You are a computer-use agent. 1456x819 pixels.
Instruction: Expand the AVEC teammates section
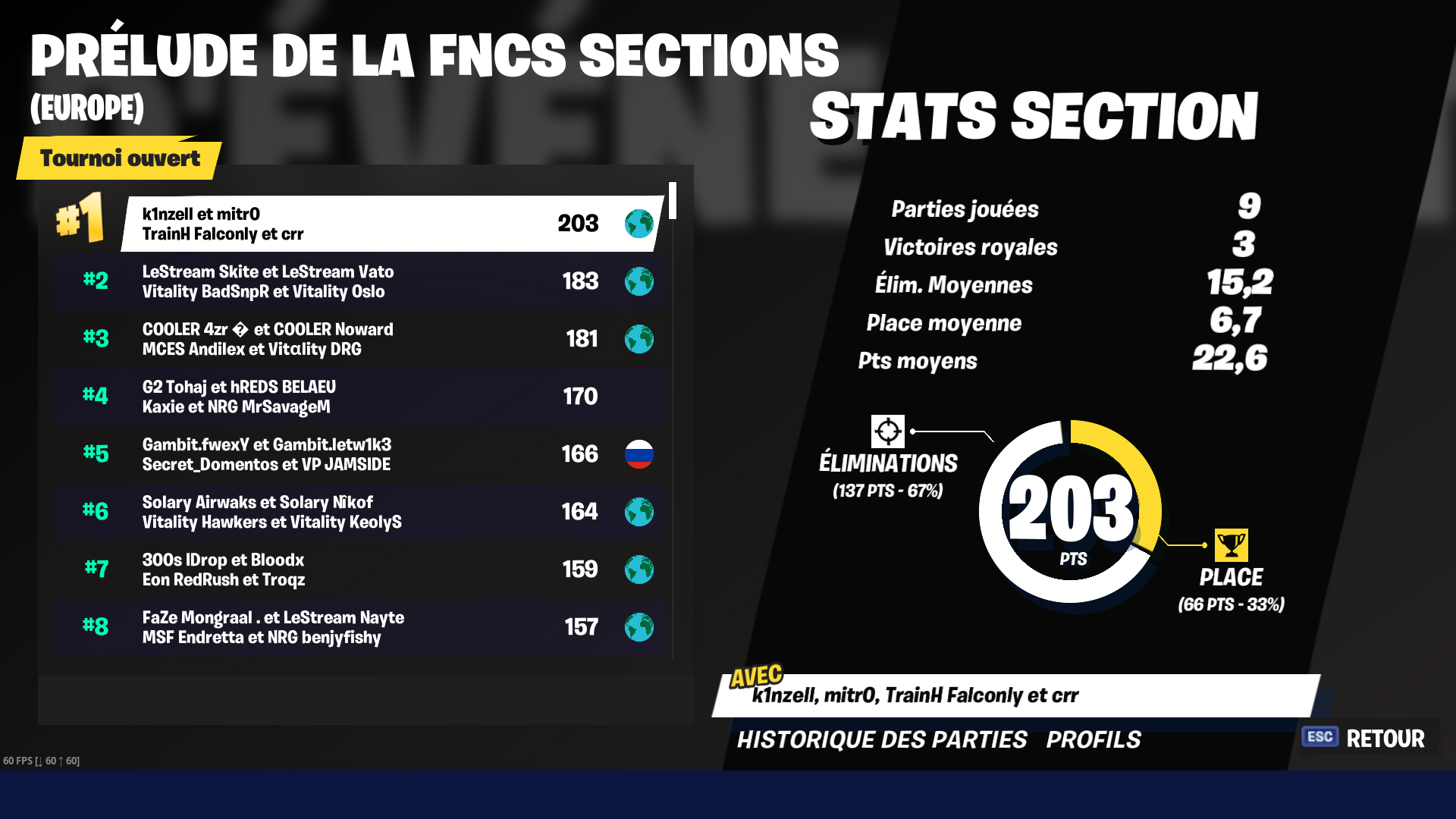[918, 693]
